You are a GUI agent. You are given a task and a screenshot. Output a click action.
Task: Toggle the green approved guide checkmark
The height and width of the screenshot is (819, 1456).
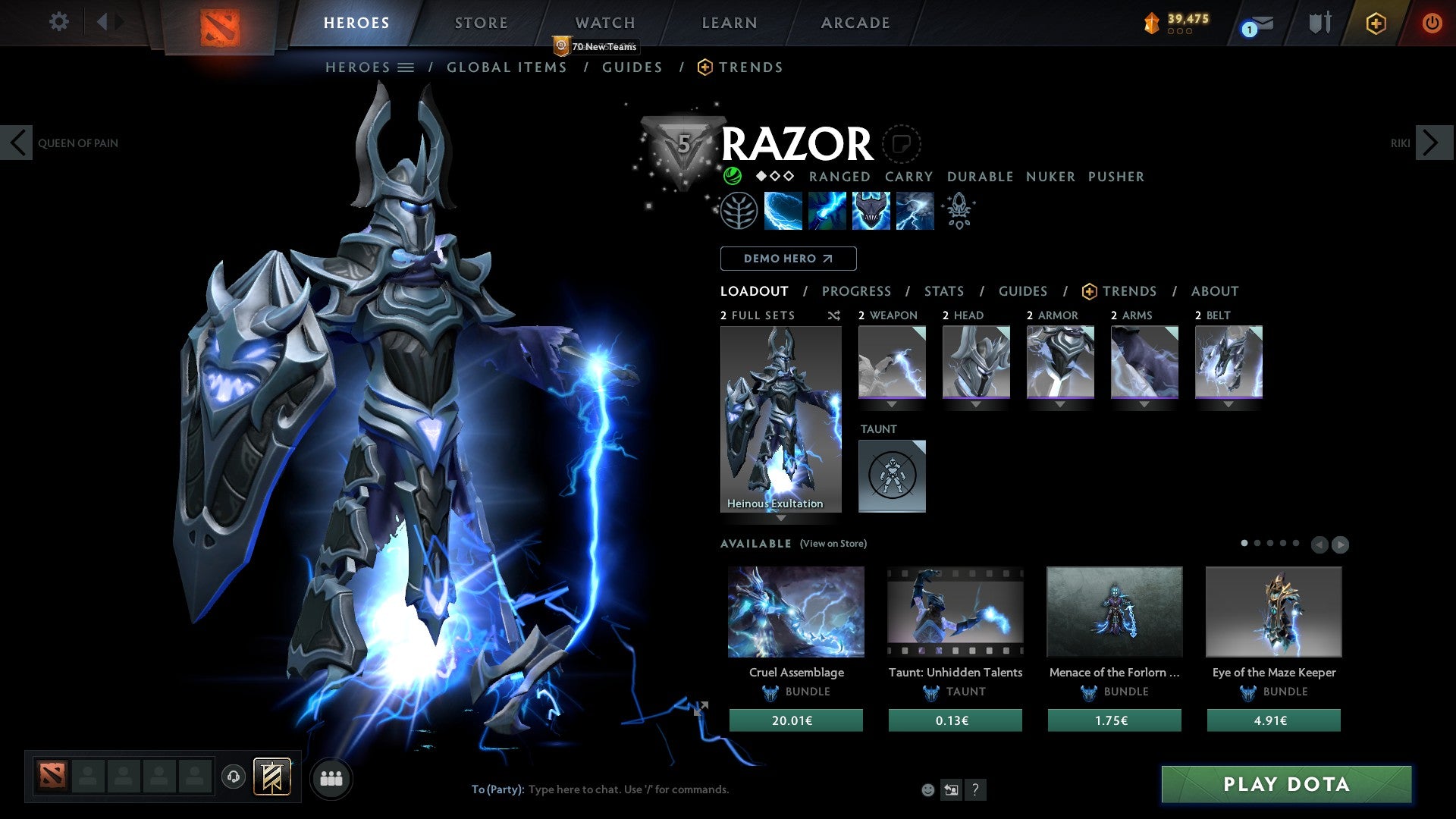pyautogui.click(x=732, y=176)
